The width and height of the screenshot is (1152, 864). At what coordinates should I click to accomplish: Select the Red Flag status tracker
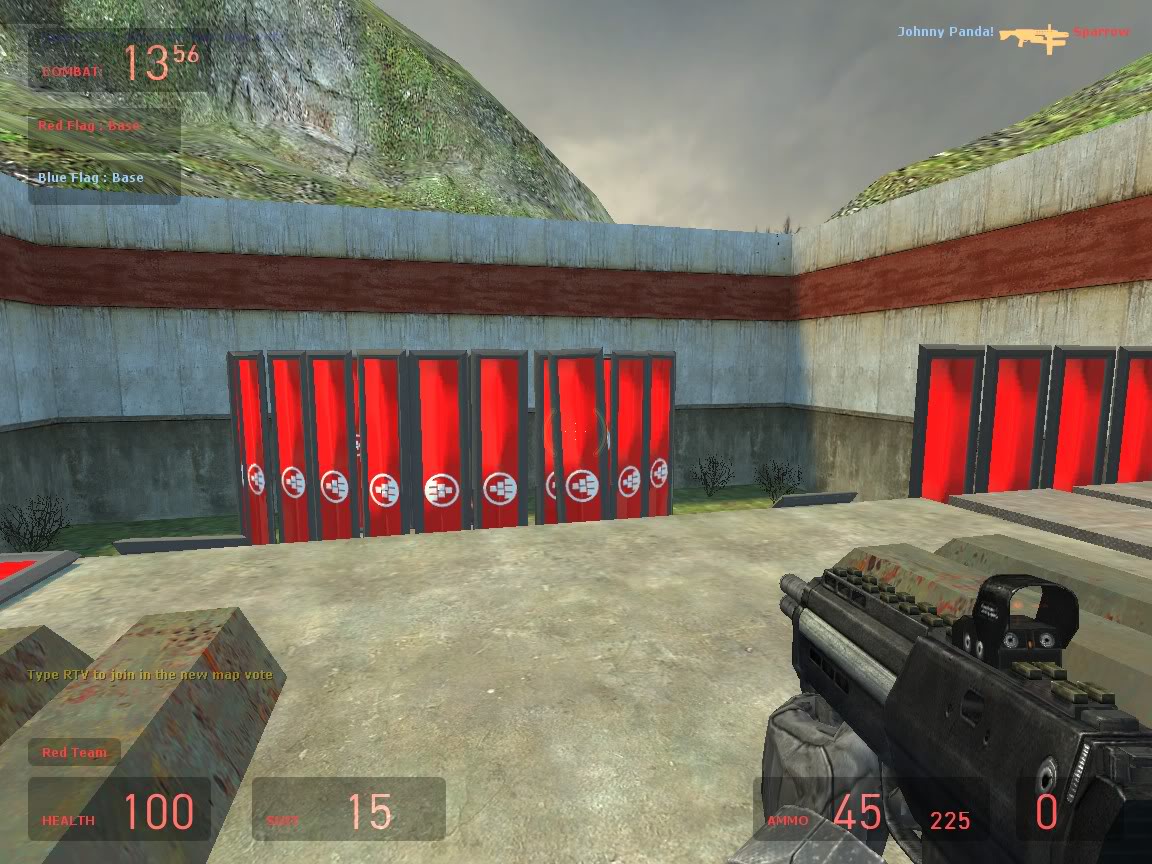89,126
